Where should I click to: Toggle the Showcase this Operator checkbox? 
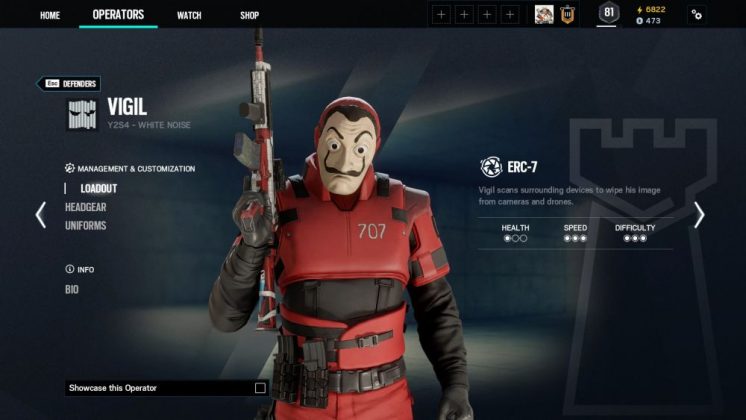point(260,388)
